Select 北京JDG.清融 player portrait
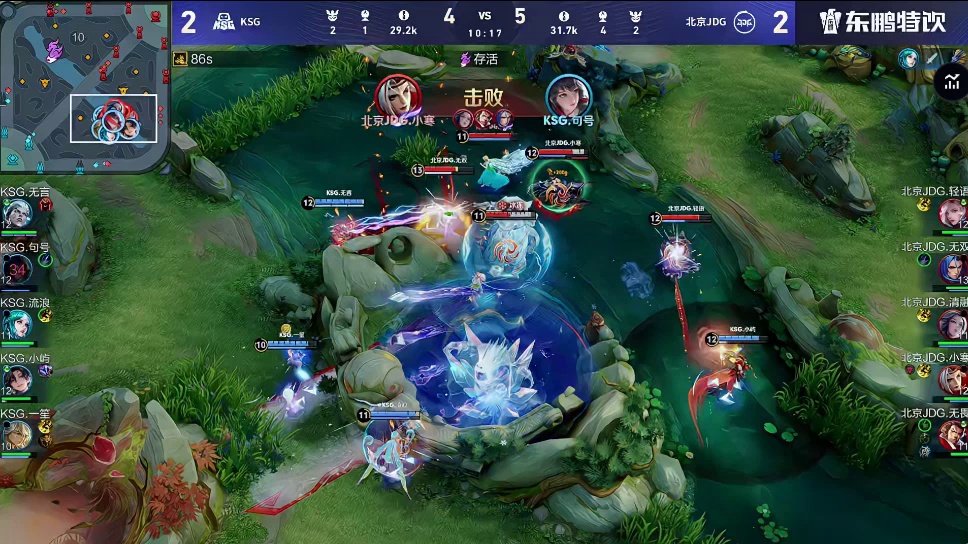The height and width of the screenshot is (544, 968). point(951,324)
